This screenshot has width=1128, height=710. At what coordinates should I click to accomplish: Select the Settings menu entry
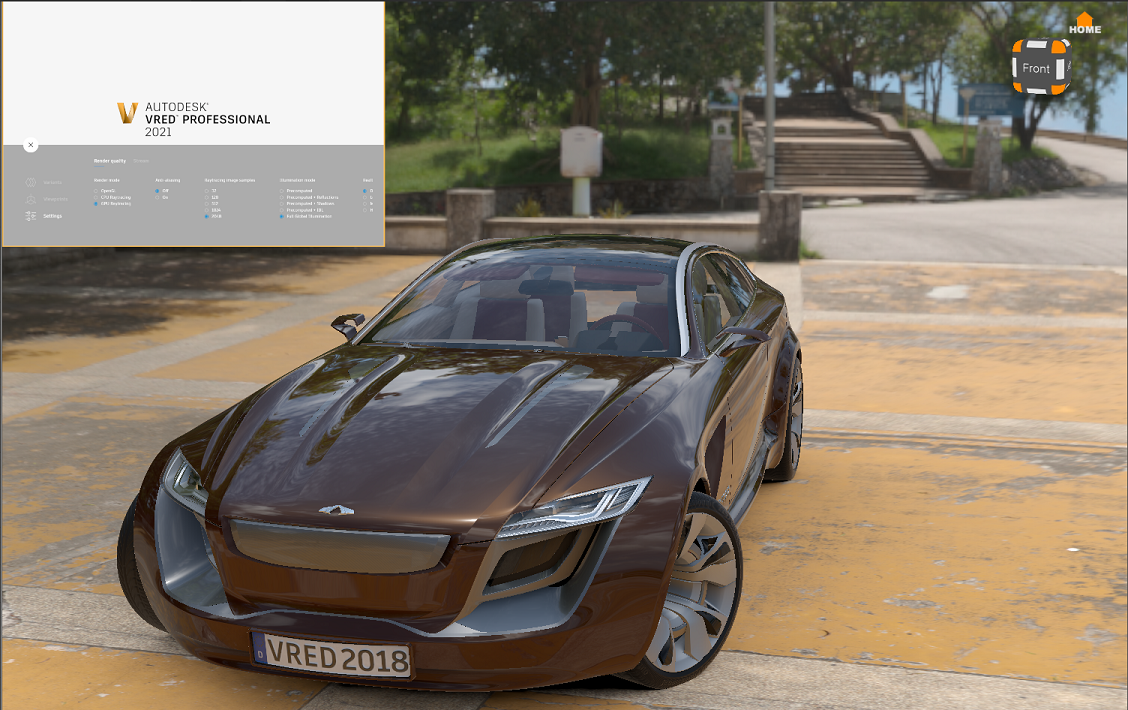52,216
